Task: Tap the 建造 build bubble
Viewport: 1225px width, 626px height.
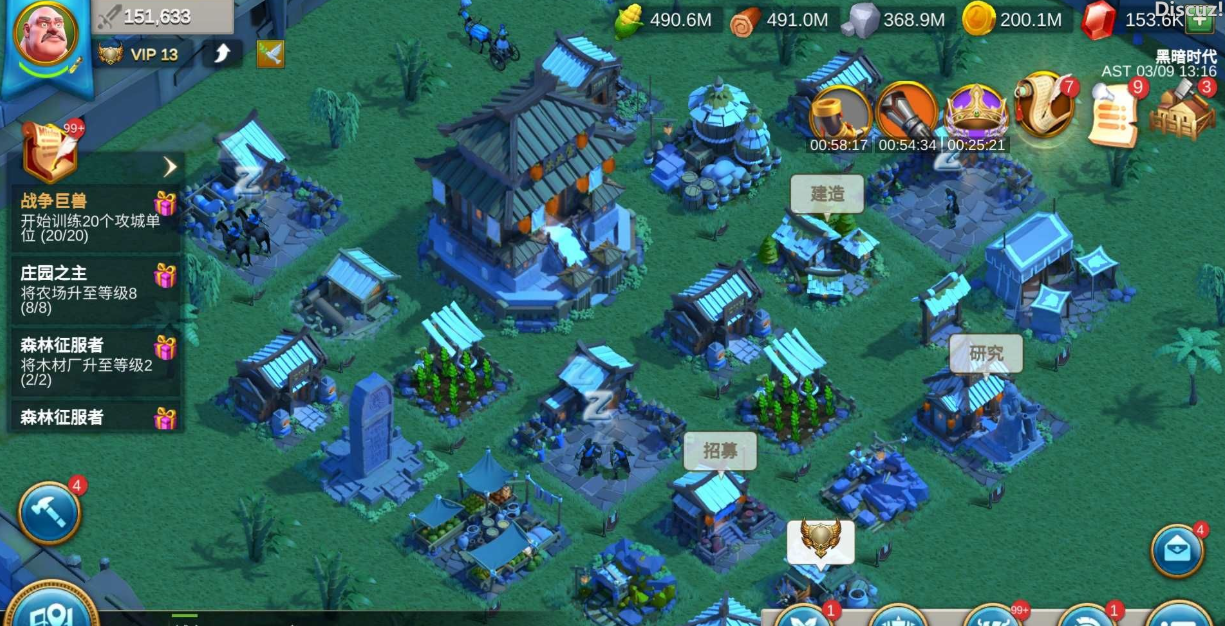Action: pyautogui.click(x=827, y=194)
